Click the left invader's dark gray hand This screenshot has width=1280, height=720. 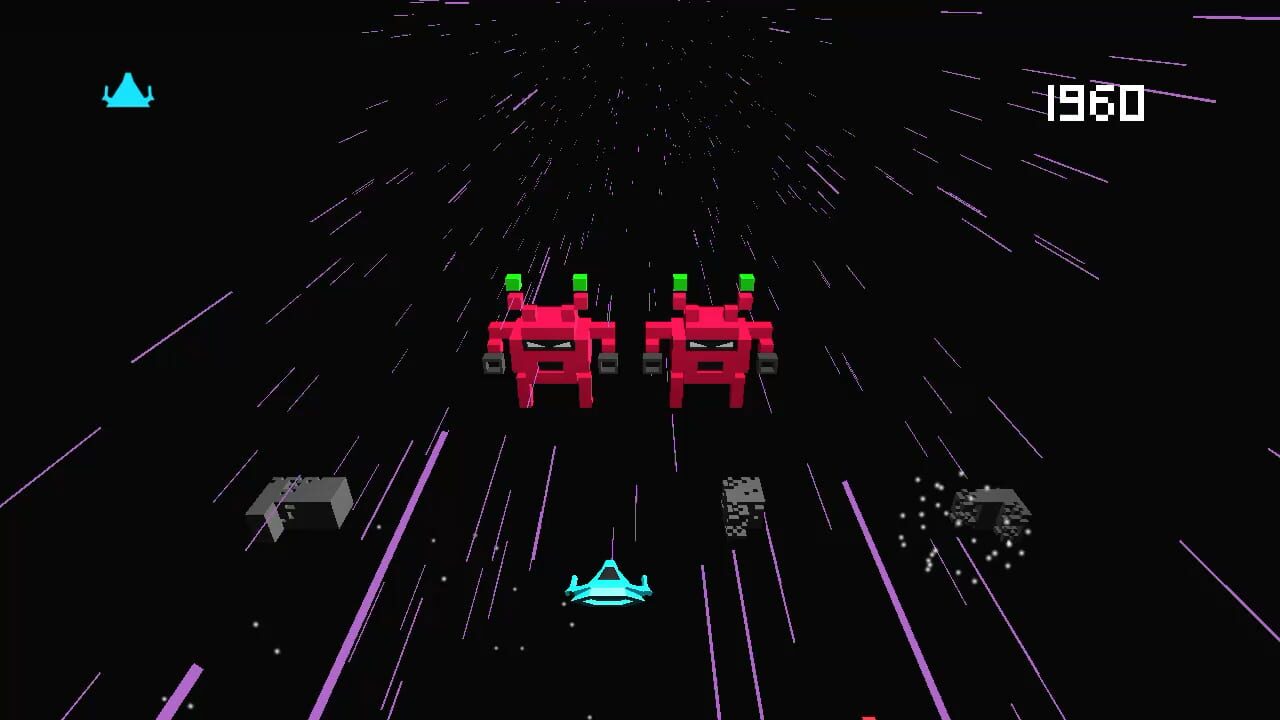(492, 362)
